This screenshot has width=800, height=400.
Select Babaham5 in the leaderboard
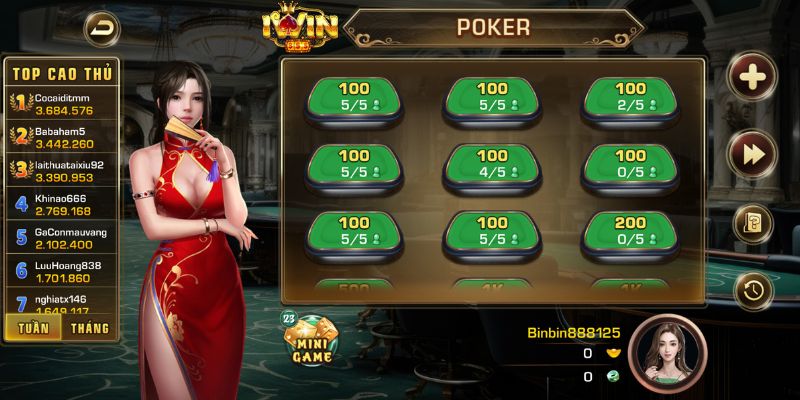coord(62,136)
